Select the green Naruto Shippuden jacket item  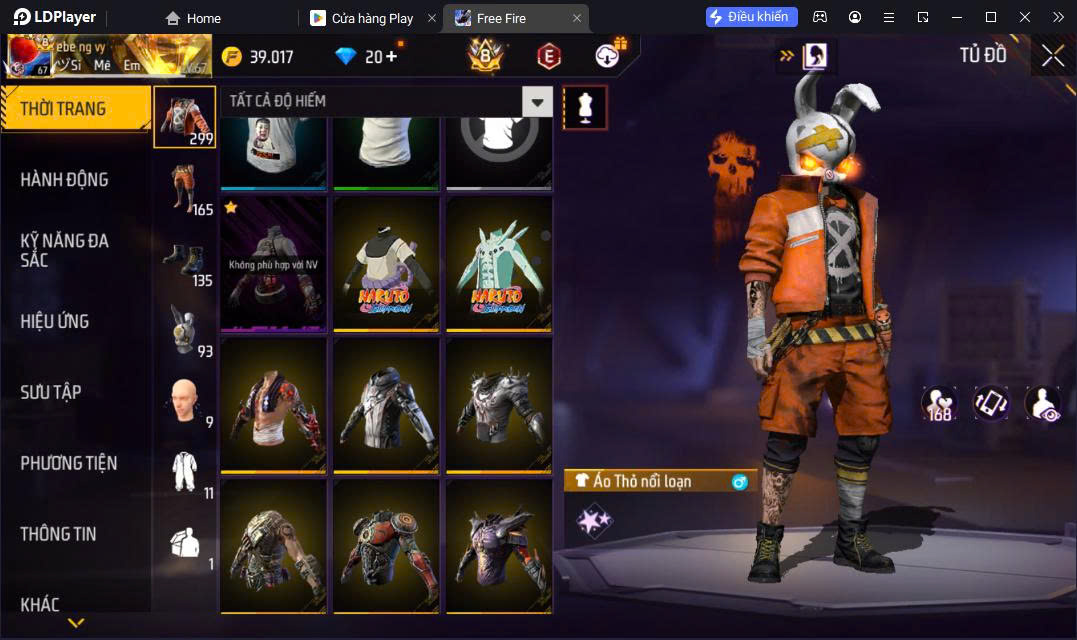498,263
